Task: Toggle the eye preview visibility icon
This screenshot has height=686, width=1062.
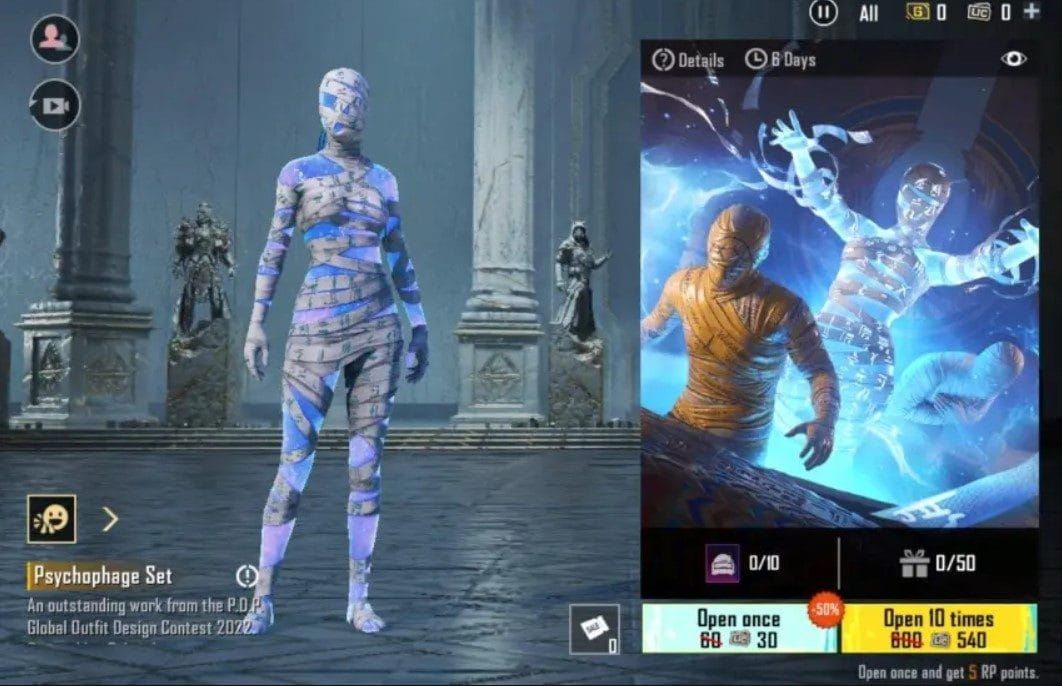Action: [1014, 59]
